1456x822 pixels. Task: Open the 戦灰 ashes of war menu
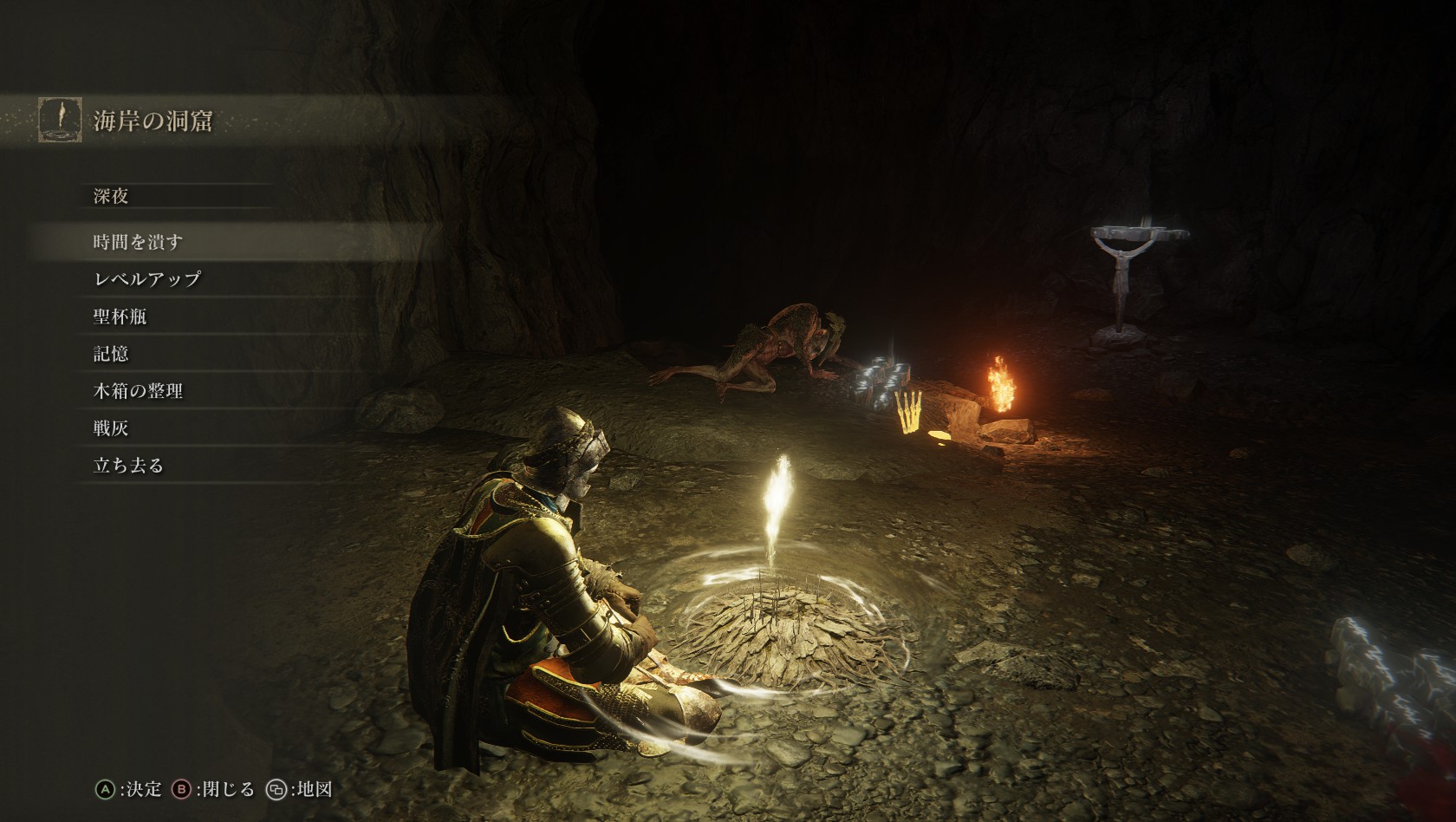coord(111,428)
